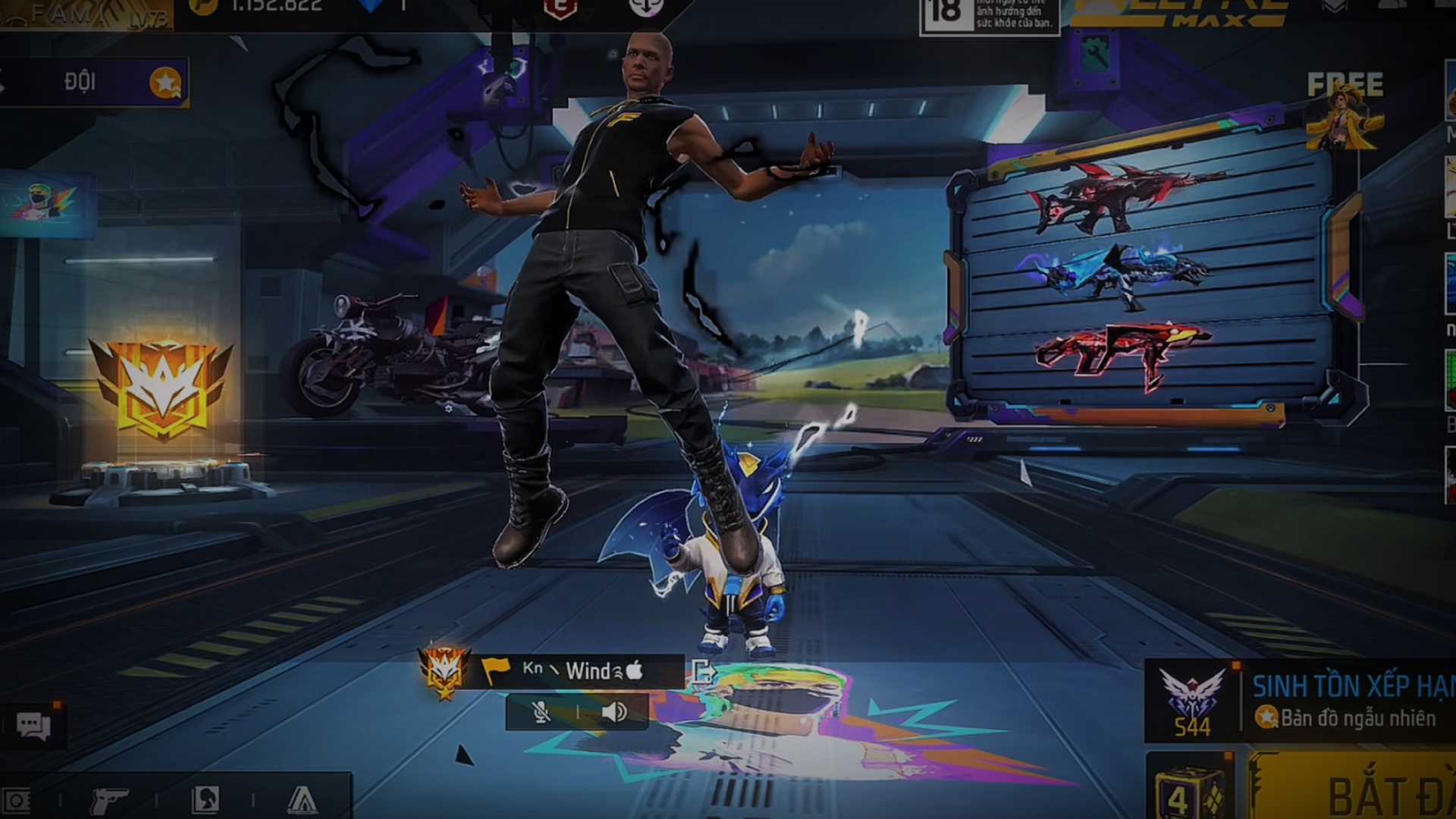
Task: Open the chat speech-bubble icon
Action: click(x=33, y=726)
